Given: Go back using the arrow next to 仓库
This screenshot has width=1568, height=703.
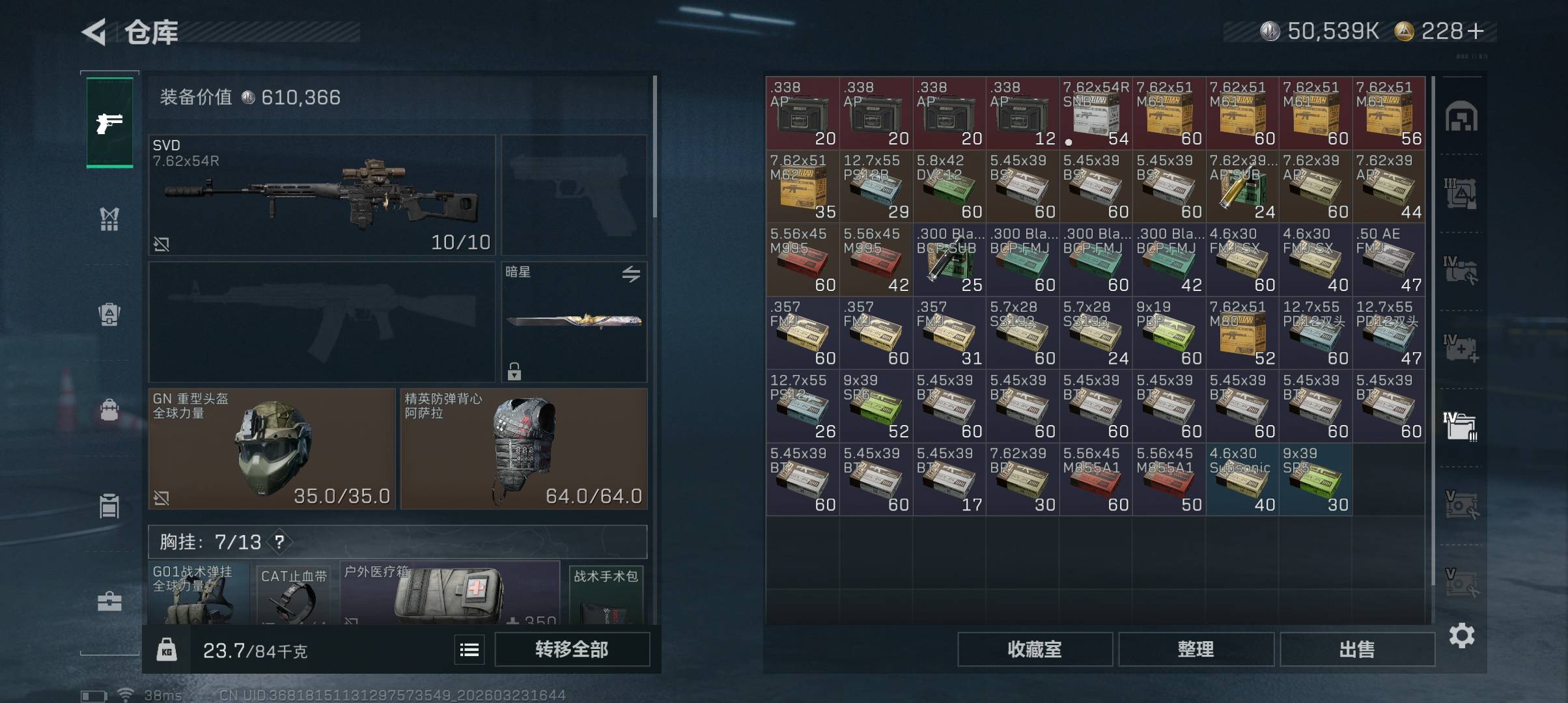Looking at the screenshot, I should [x=95, y=32].
